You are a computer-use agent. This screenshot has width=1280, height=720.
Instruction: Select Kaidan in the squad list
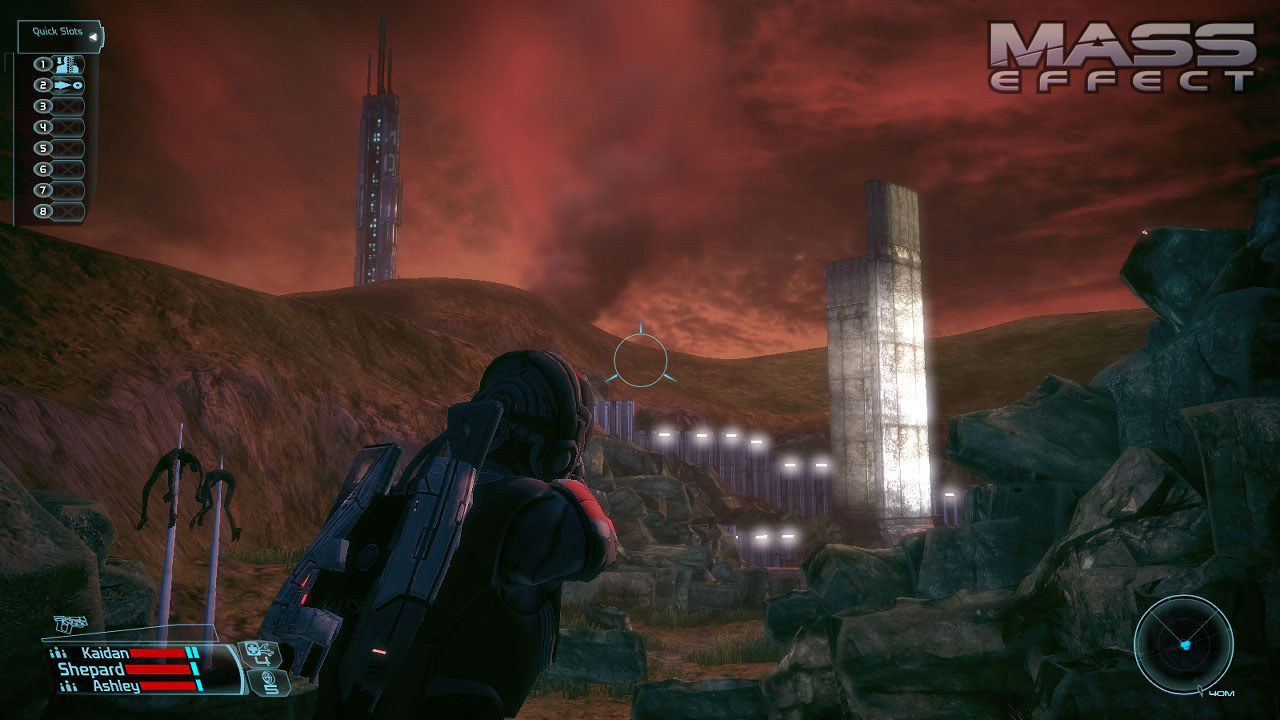(105, 653)
